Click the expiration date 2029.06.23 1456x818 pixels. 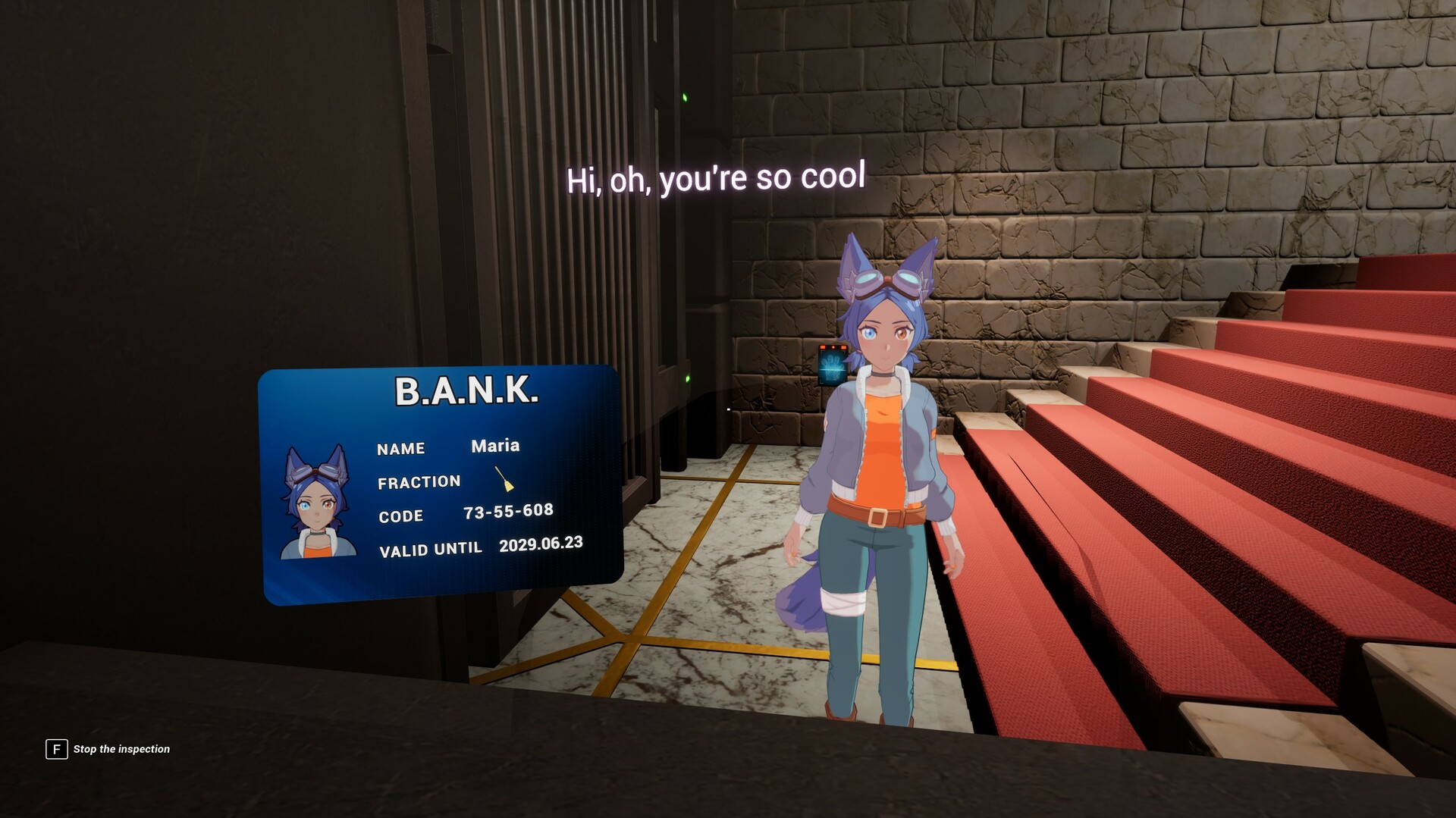pos(541,543)
